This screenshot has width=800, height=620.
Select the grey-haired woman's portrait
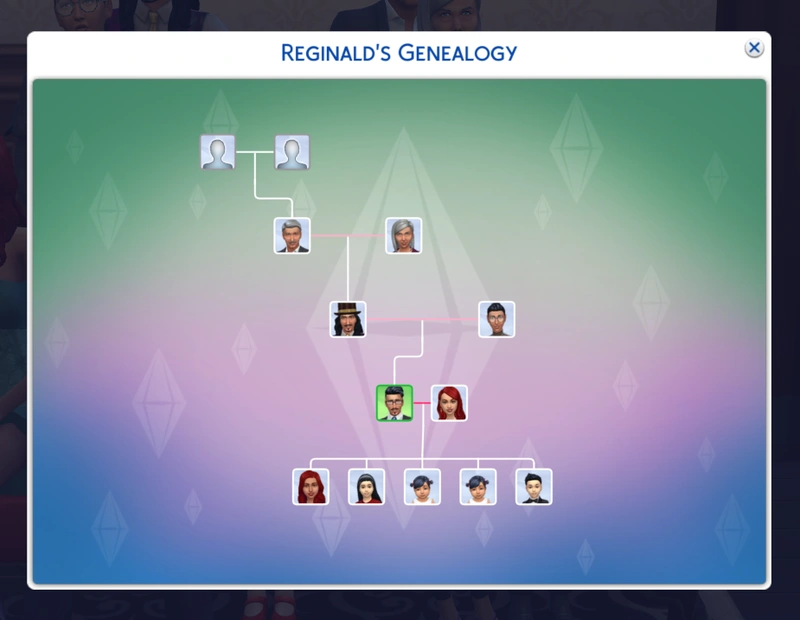tap(404, 236)
